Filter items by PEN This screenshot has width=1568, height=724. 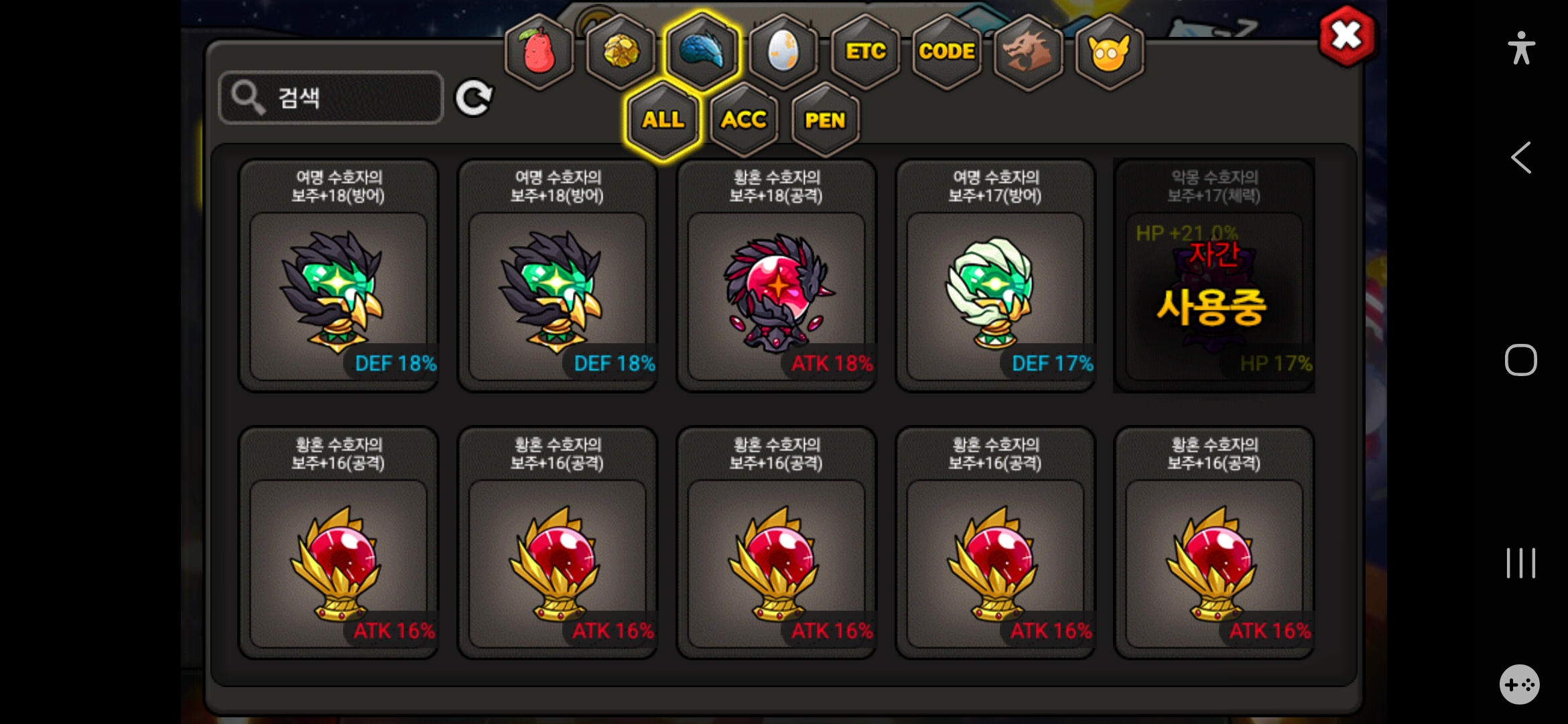pos(825,121)
